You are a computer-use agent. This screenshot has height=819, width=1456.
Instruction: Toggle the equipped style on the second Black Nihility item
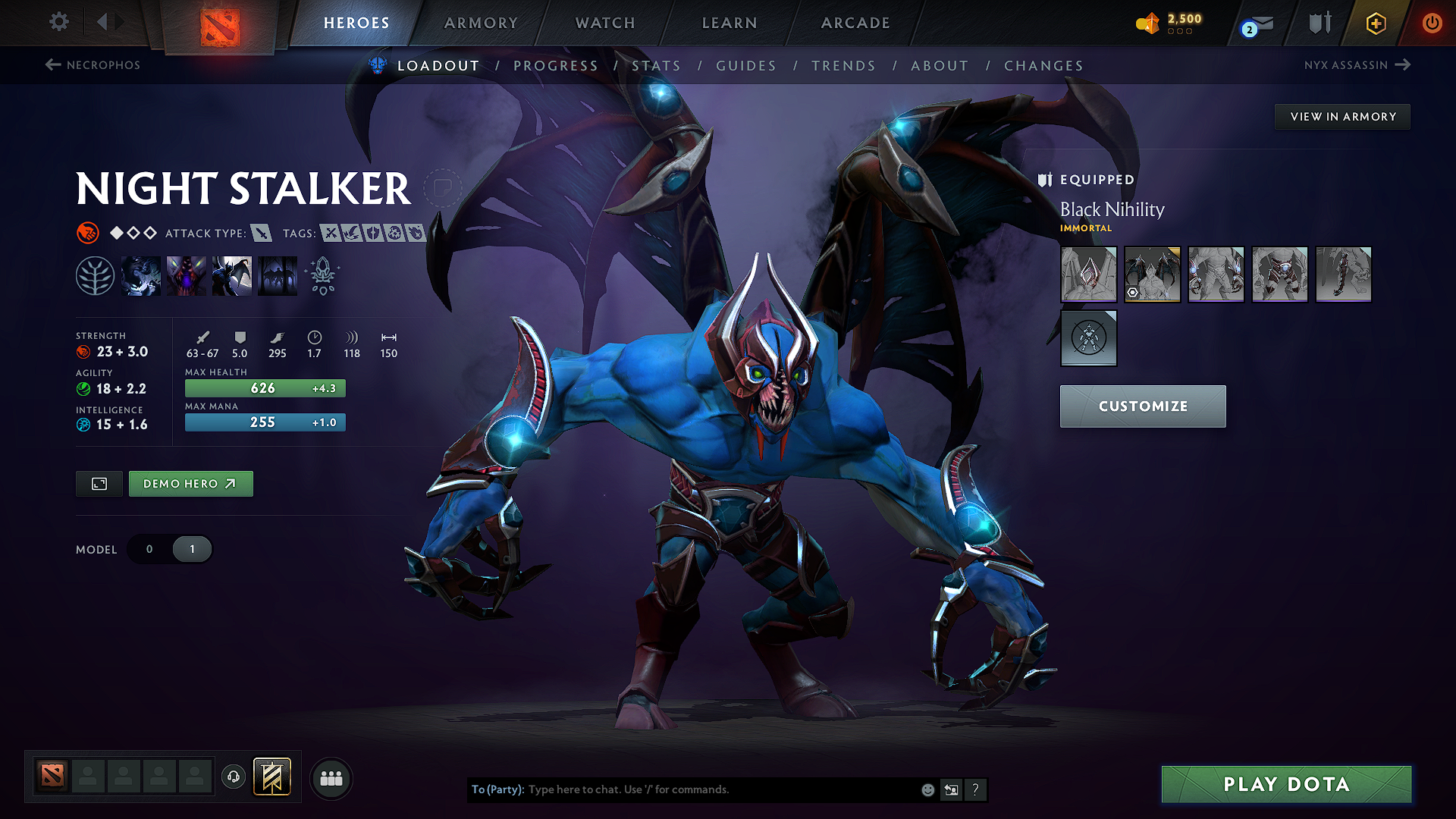(x=1133, y=290)
